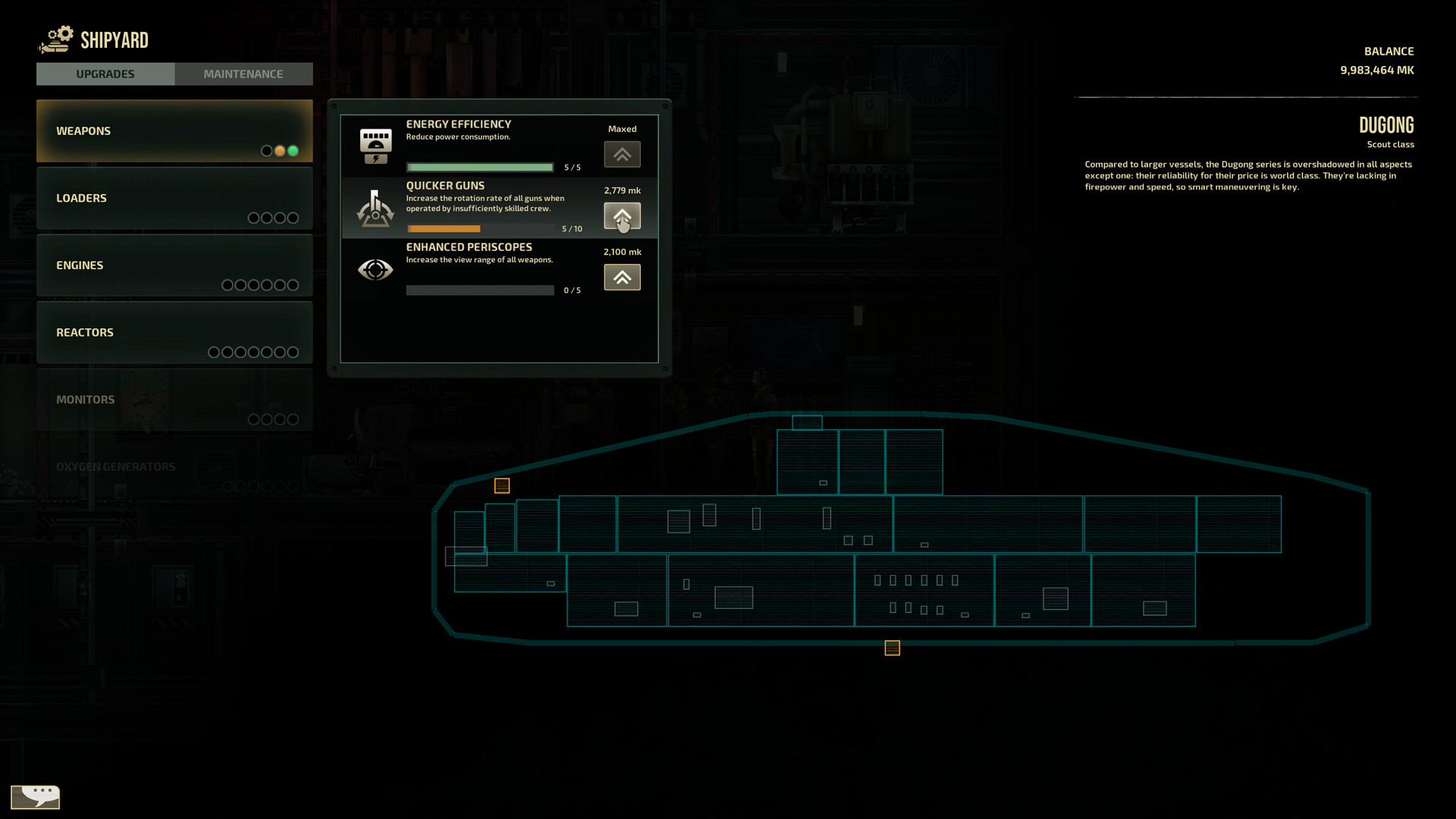Click the Weapons category button
The width and height of the screenshot is (1456, 819).
pyautogui.click(x=174, y=130)
